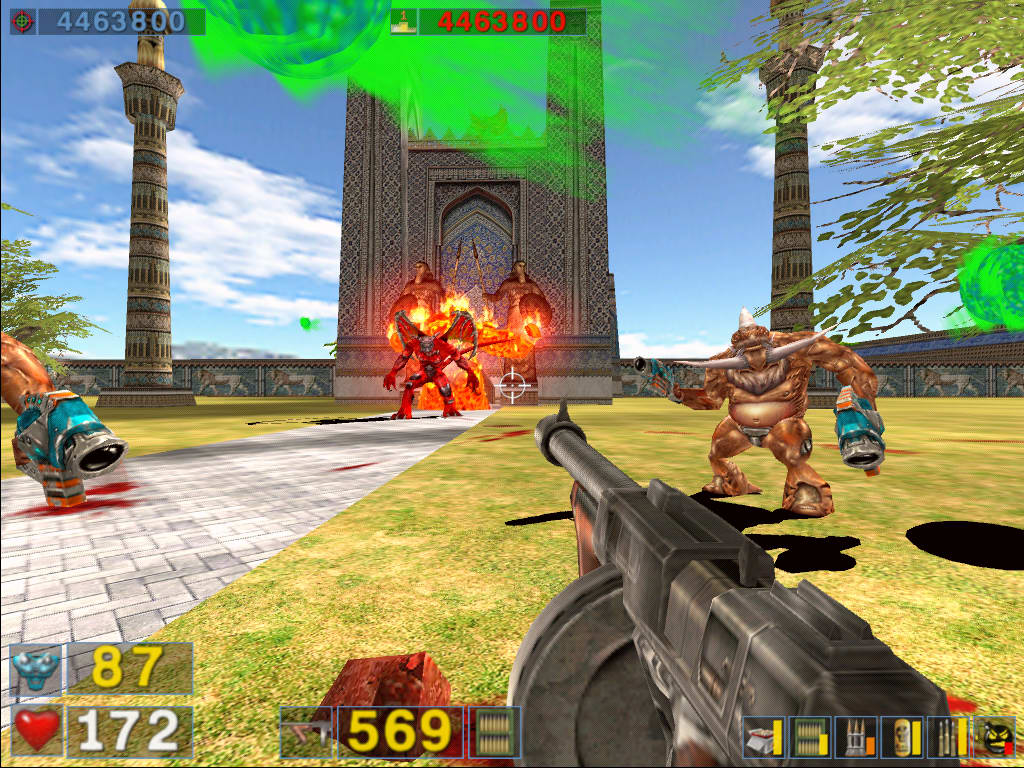Choose the Tommy gun weapon icon

[x=306, y=733]
